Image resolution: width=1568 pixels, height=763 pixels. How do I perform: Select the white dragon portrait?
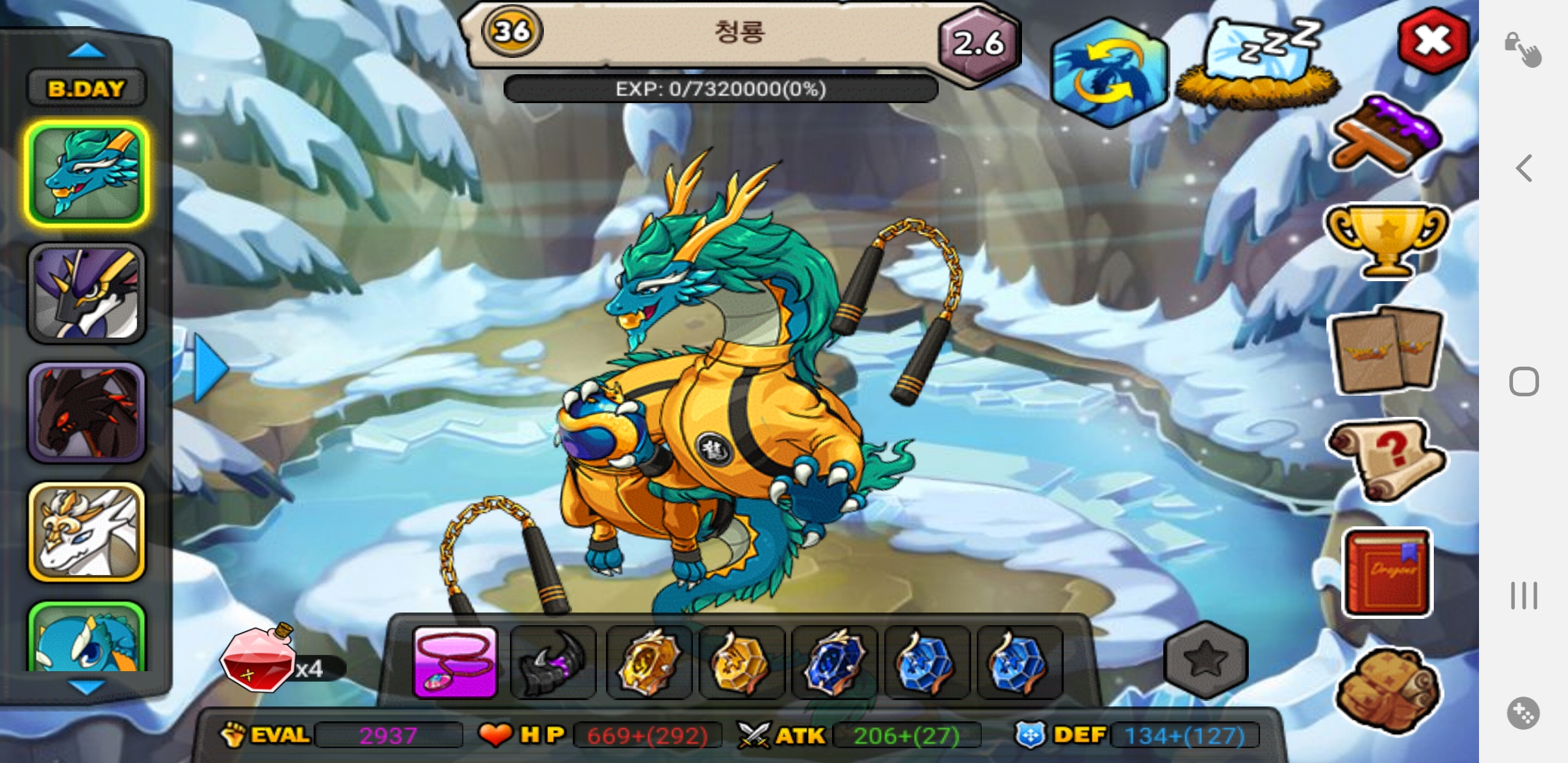click(x=86, y=532)
